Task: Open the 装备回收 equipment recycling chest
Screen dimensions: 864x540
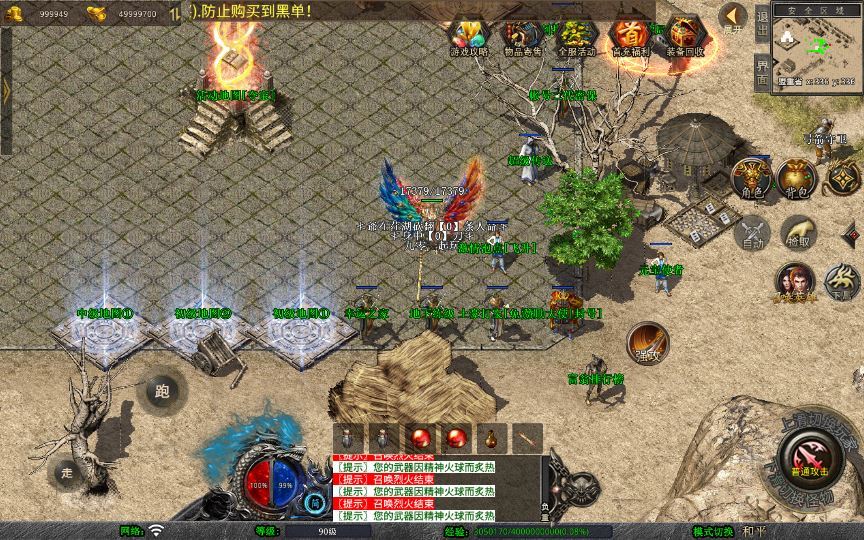Action: click(x=684, y=38)
